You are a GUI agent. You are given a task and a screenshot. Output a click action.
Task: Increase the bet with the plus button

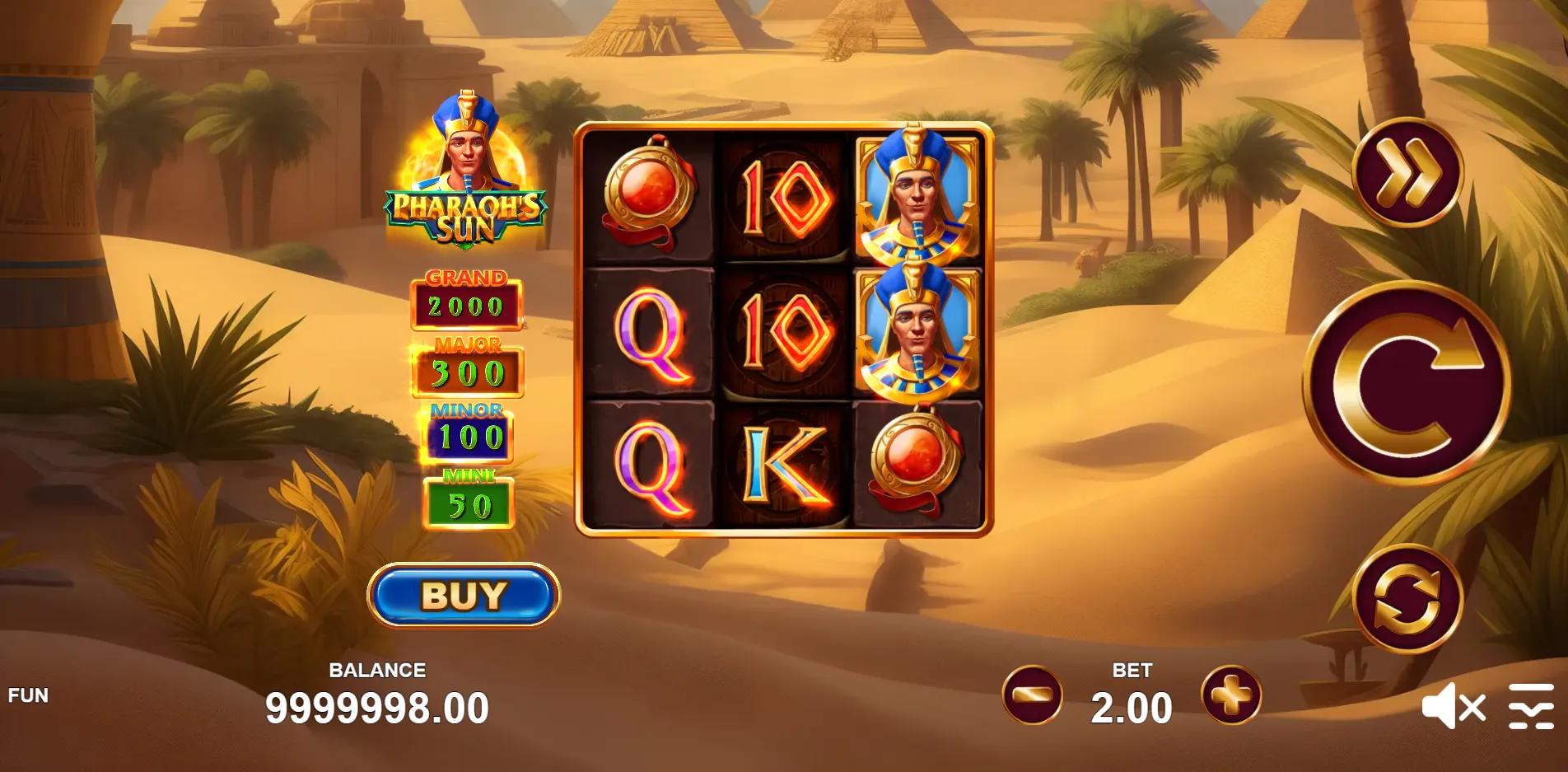click(1230, 697)
